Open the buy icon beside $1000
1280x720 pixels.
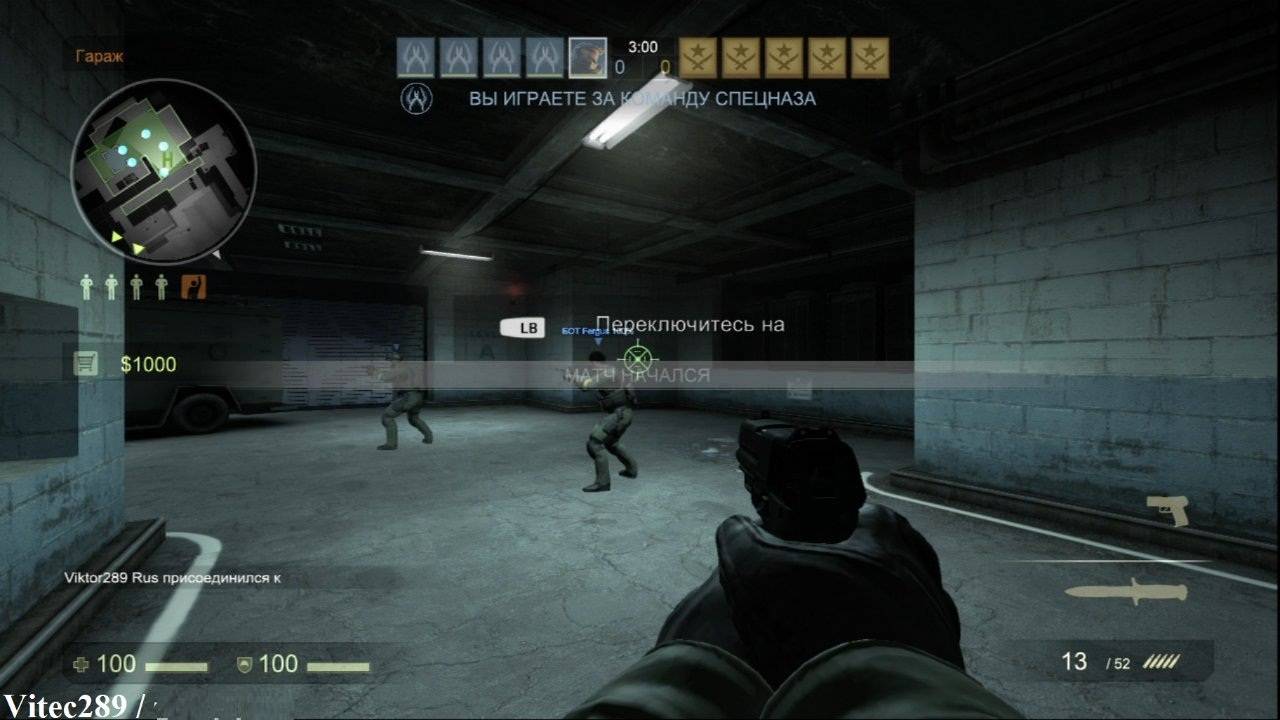[x=87, y=364]
